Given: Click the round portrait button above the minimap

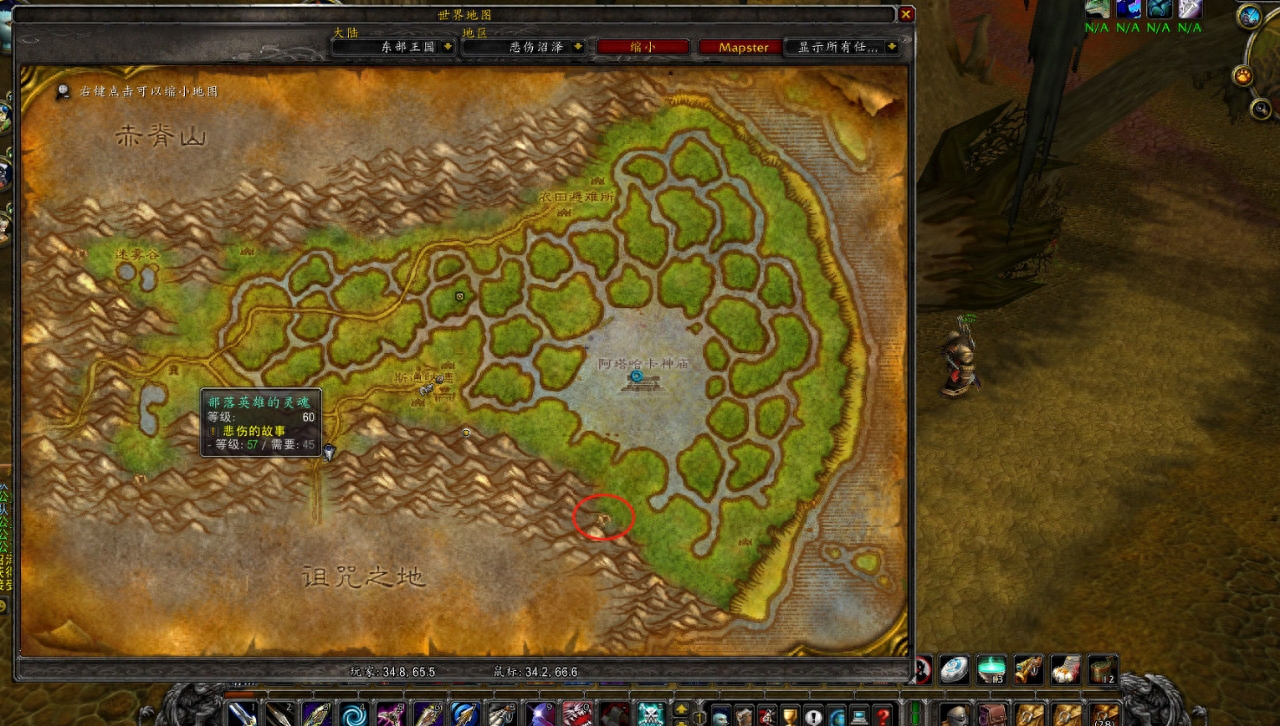Looking at the screenshot, I should coord(1249,15).
